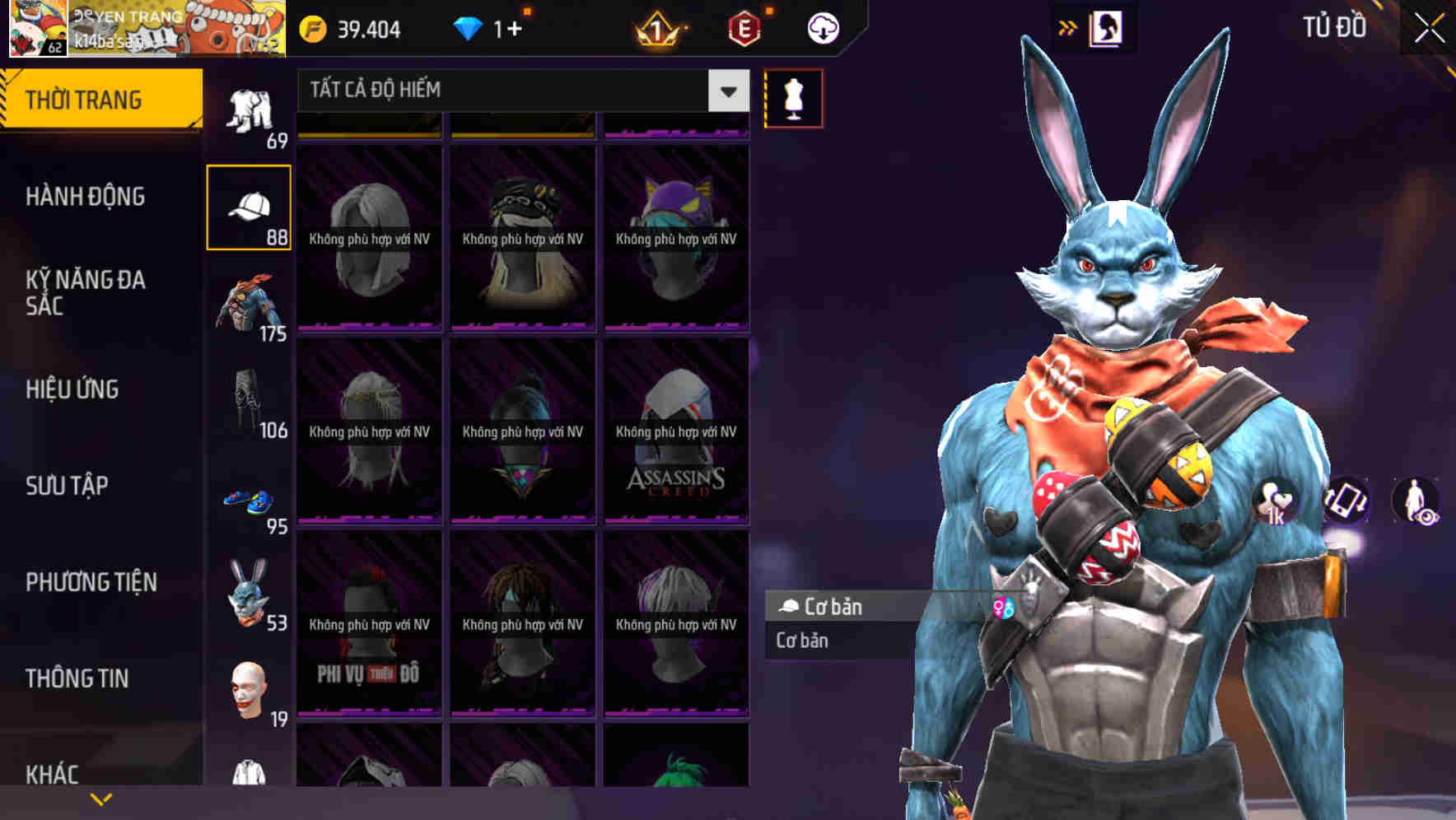Click the mannequin preview icon beside the rarity filter

coord(793,97)
